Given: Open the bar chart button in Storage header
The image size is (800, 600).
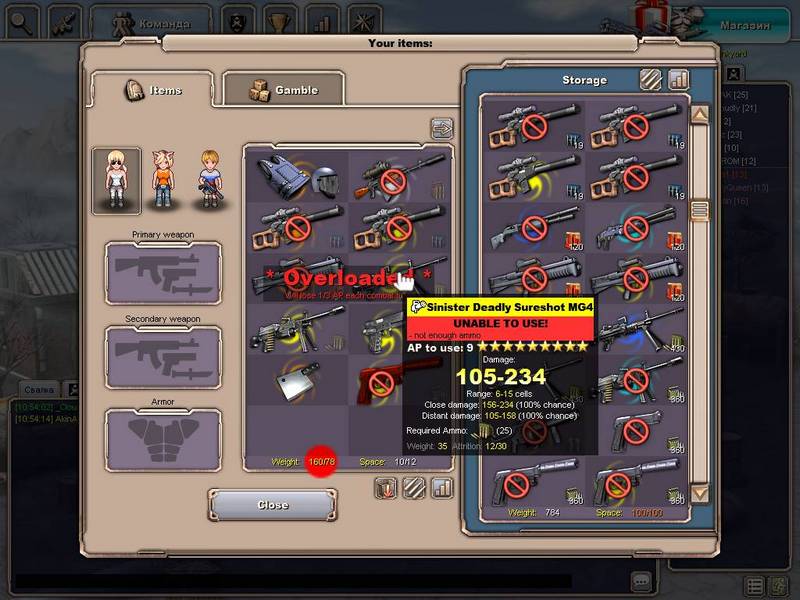Looking at the screenshot, I should pos(679,79).
